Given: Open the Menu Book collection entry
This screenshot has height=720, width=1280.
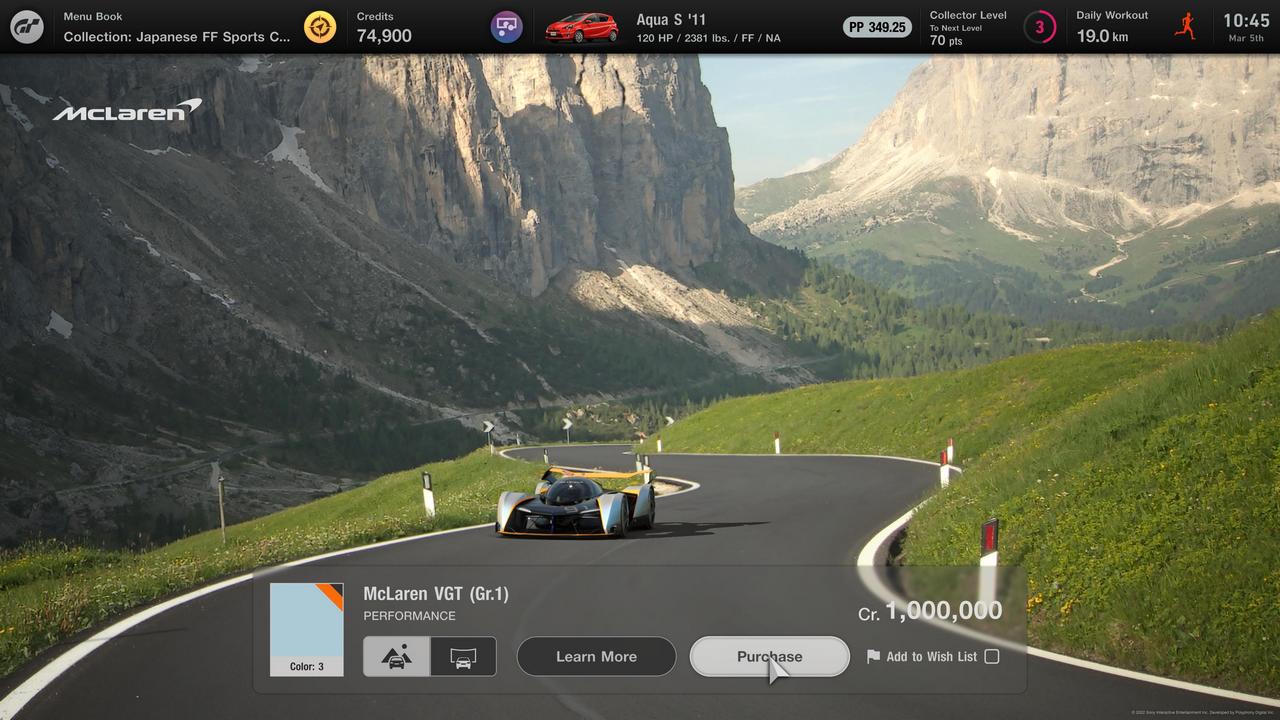Looking at the screenshot, I should (x=177, y=27).
